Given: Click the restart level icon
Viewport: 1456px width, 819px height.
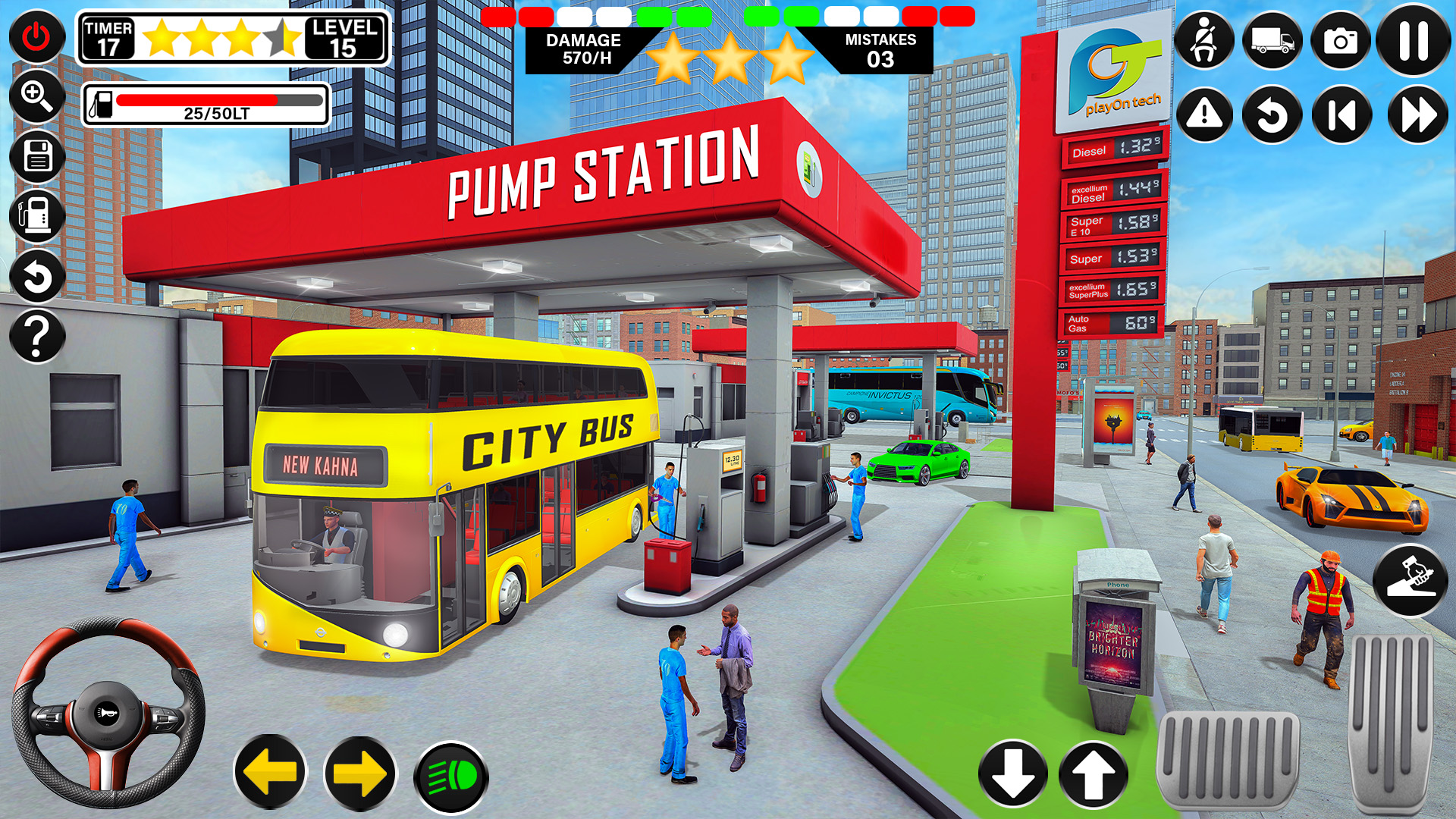Looking at the screenshot, I should tap(1272, 114).
